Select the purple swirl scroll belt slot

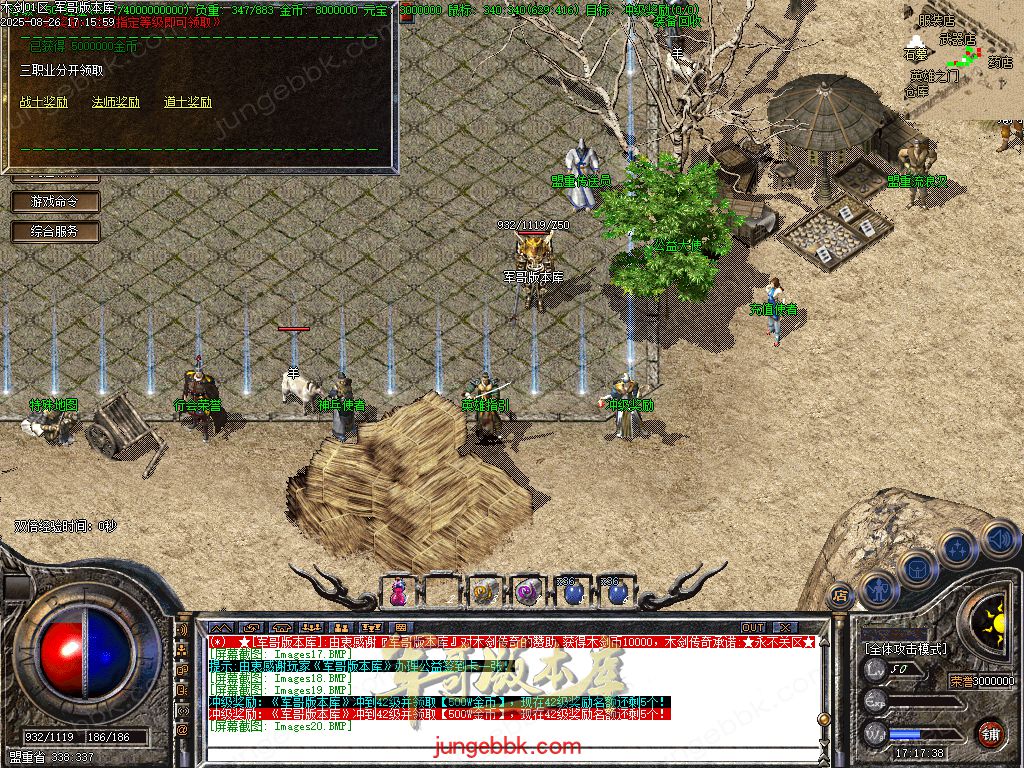528,592
